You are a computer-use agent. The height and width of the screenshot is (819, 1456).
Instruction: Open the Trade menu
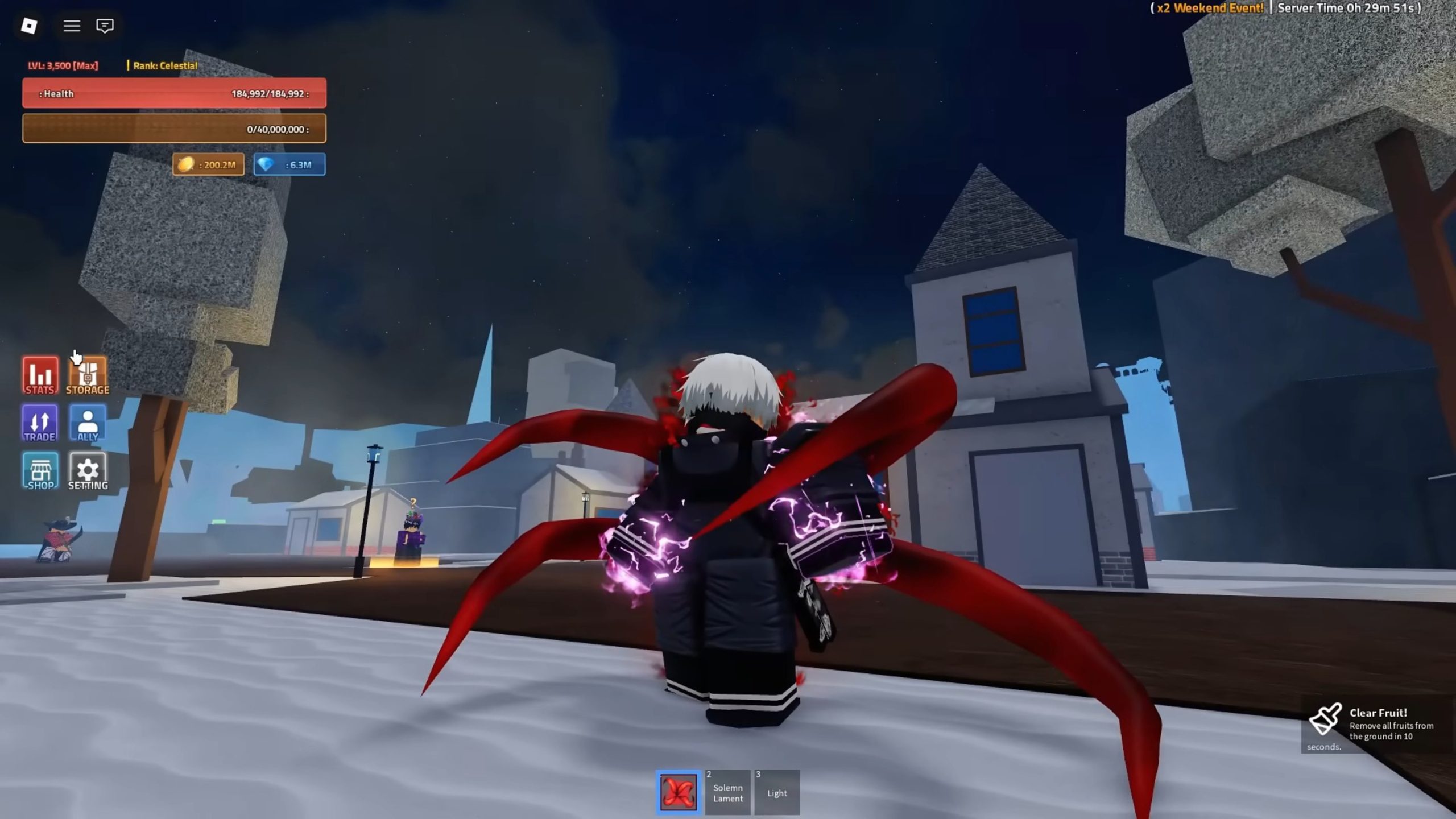[40, 423]
